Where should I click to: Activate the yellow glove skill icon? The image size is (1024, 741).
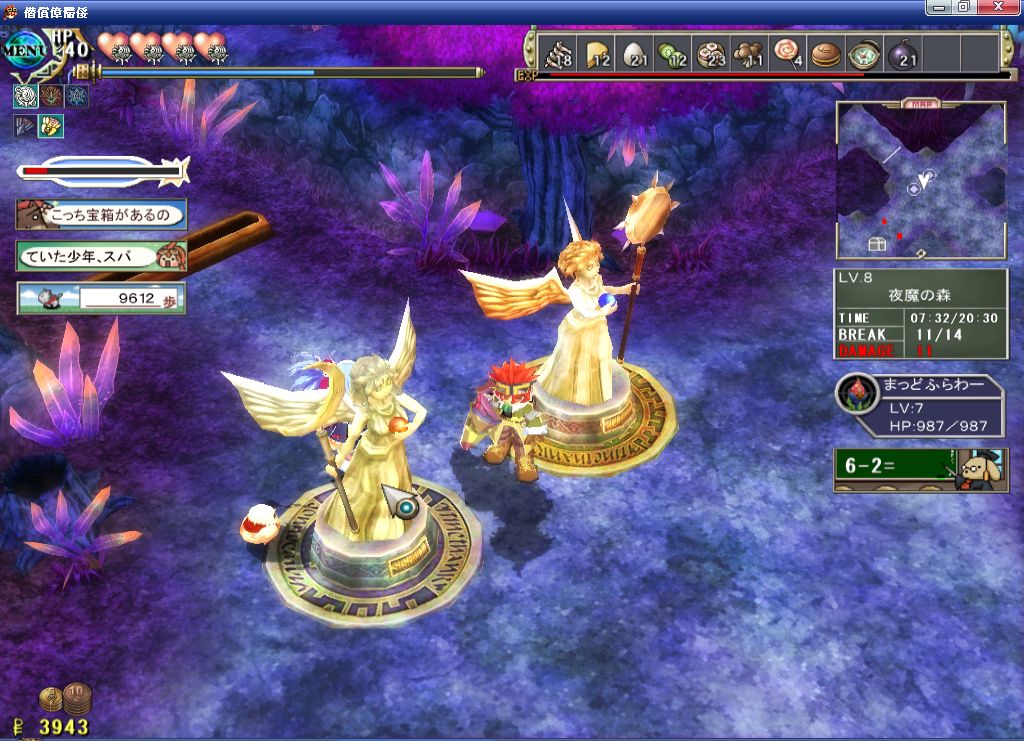click(x=50, y=125)
